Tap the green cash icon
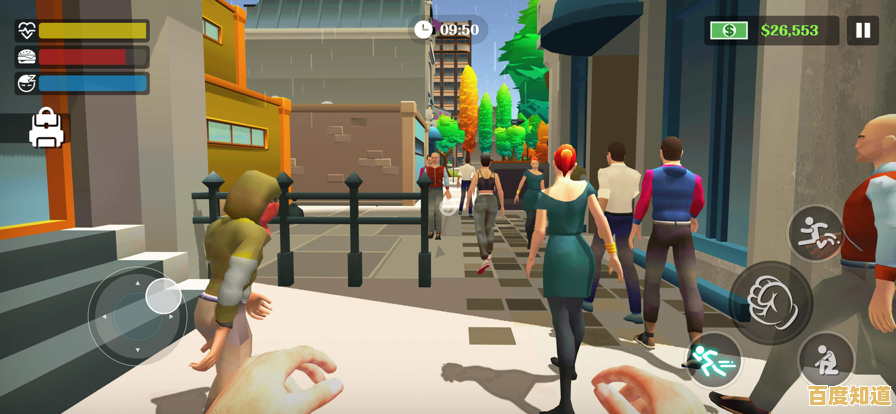The image size is (896, 414). 729,30
